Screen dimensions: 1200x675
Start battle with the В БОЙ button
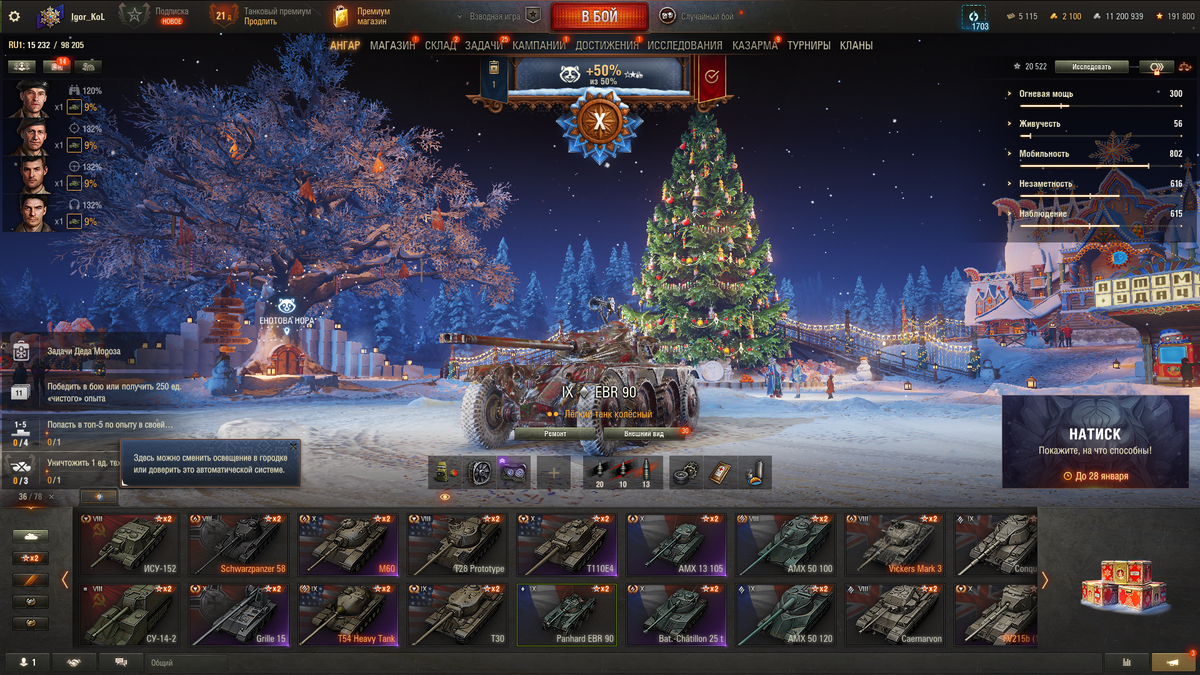point(599,16)
